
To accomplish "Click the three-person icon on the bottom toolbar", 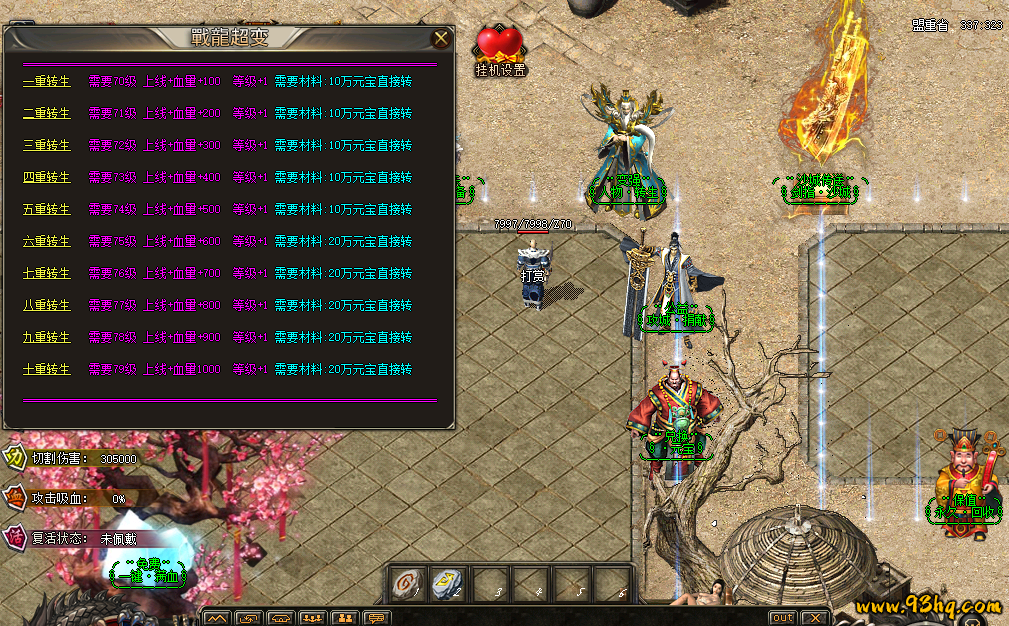I will pyautogui.click(x=312, y=618).
